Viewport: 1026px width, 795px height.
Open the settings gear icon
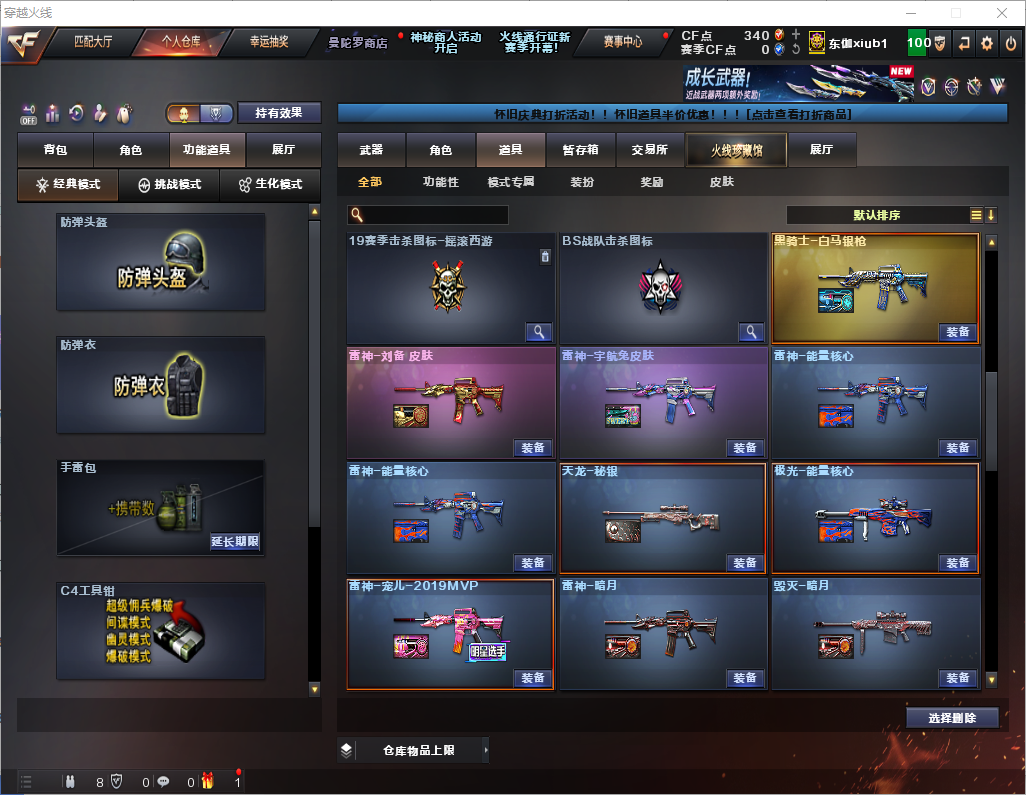click(x=987, y=43)
